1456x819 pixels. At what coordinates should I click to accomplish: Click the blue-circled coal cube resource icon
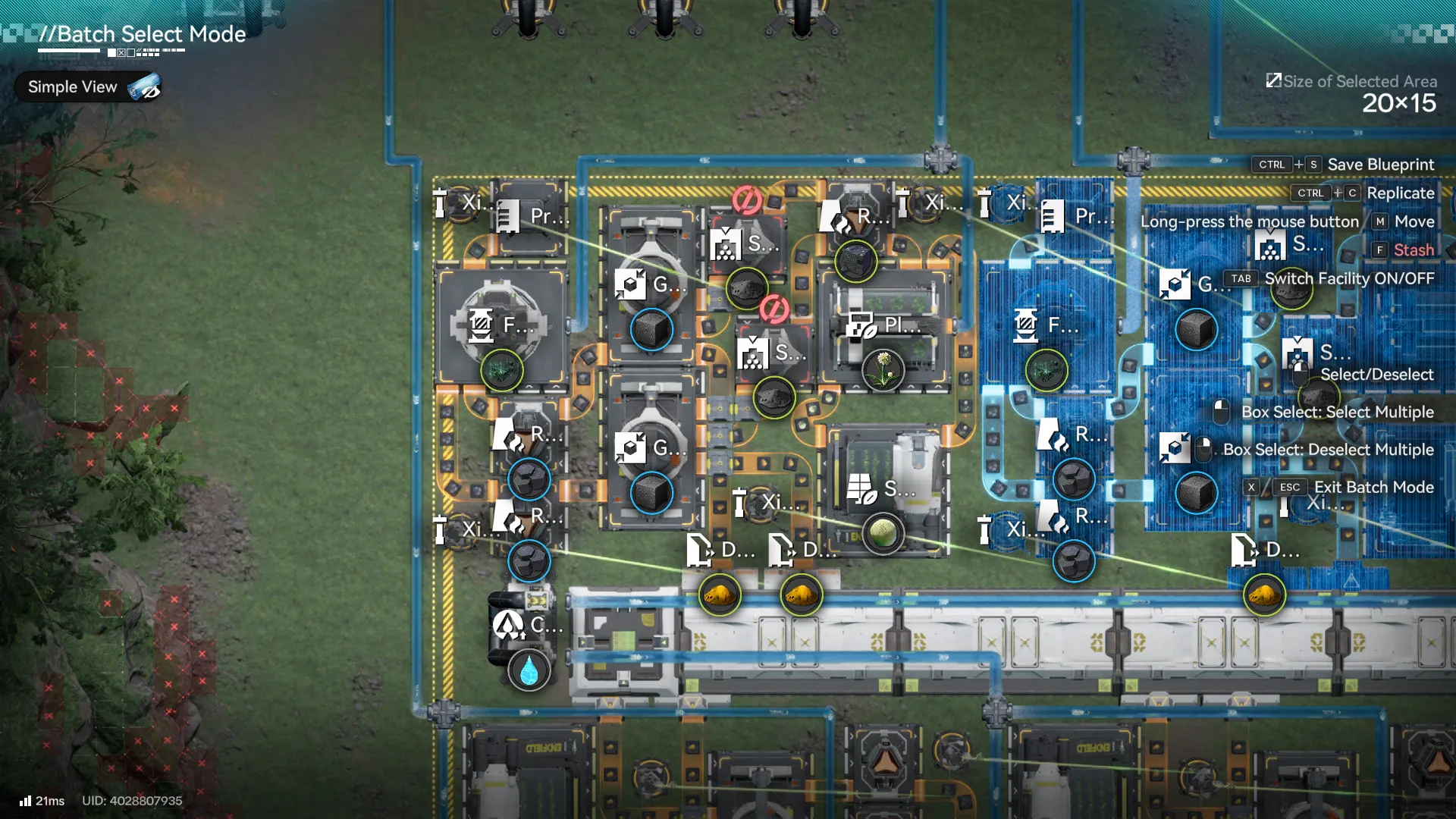pos(651,329)
